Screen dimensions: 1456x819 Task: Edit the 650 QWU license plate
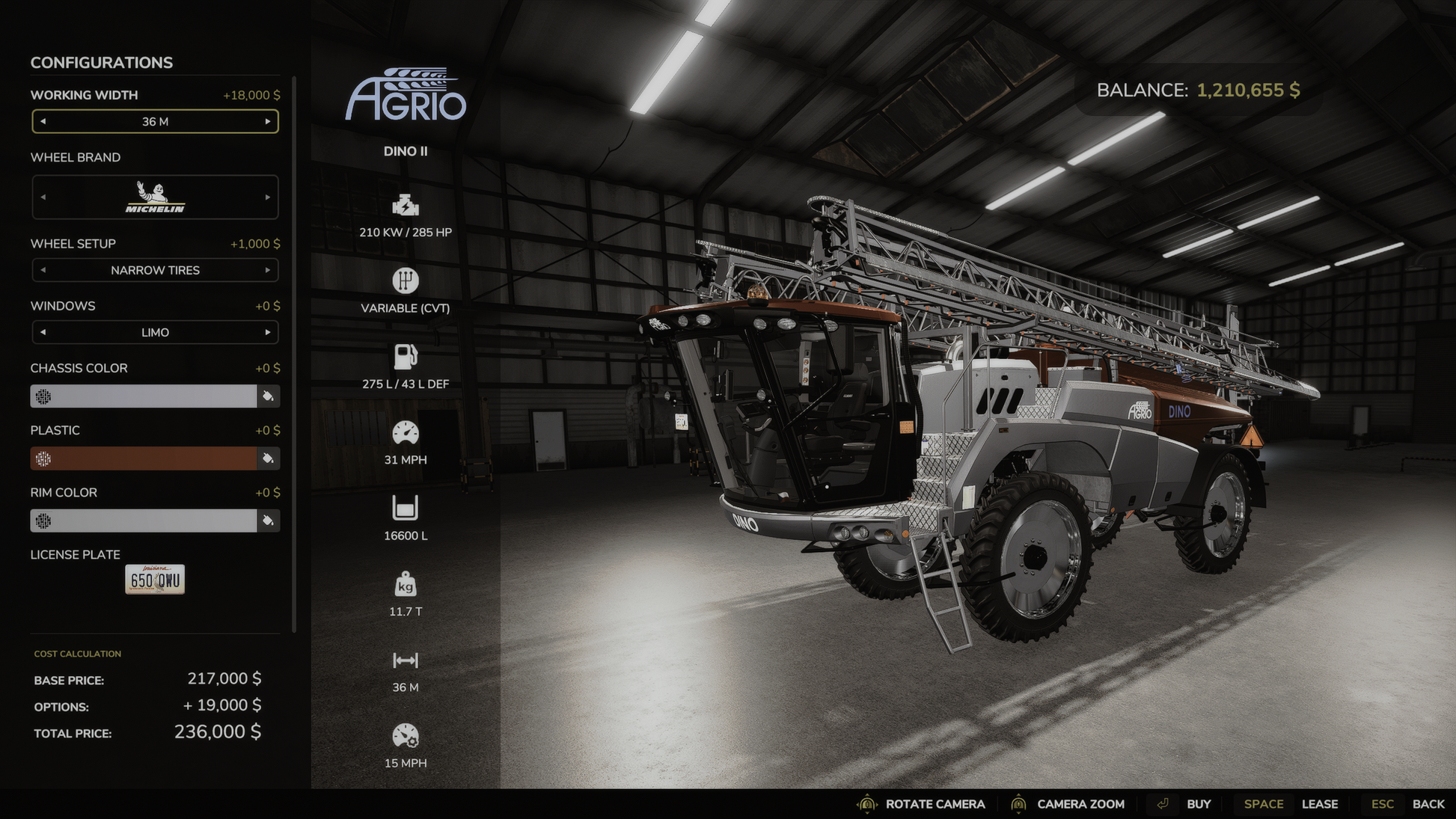click(x=155, y=580)
